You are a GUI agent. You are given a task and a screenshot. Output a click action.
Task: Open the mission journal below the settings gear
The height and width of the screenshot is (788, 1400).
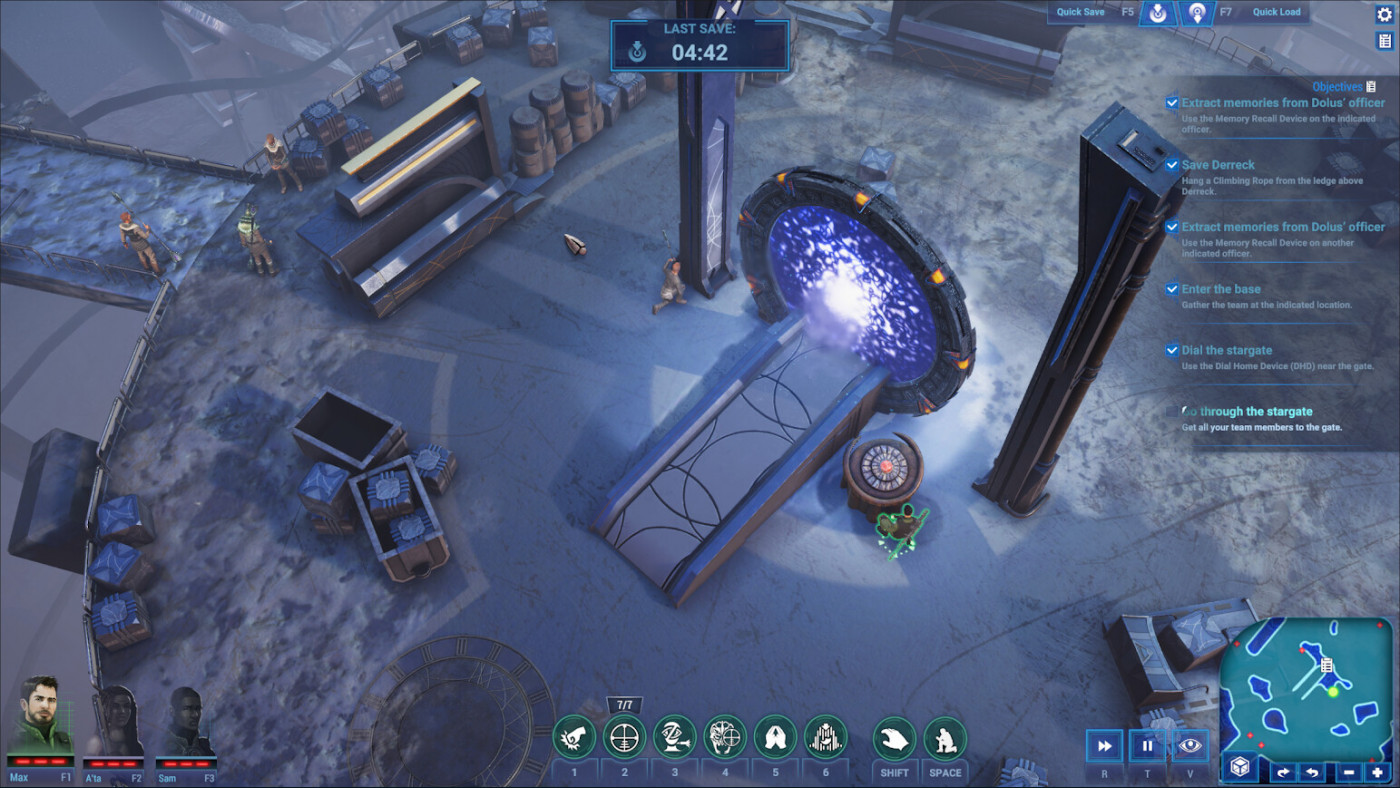[1385, 41]
